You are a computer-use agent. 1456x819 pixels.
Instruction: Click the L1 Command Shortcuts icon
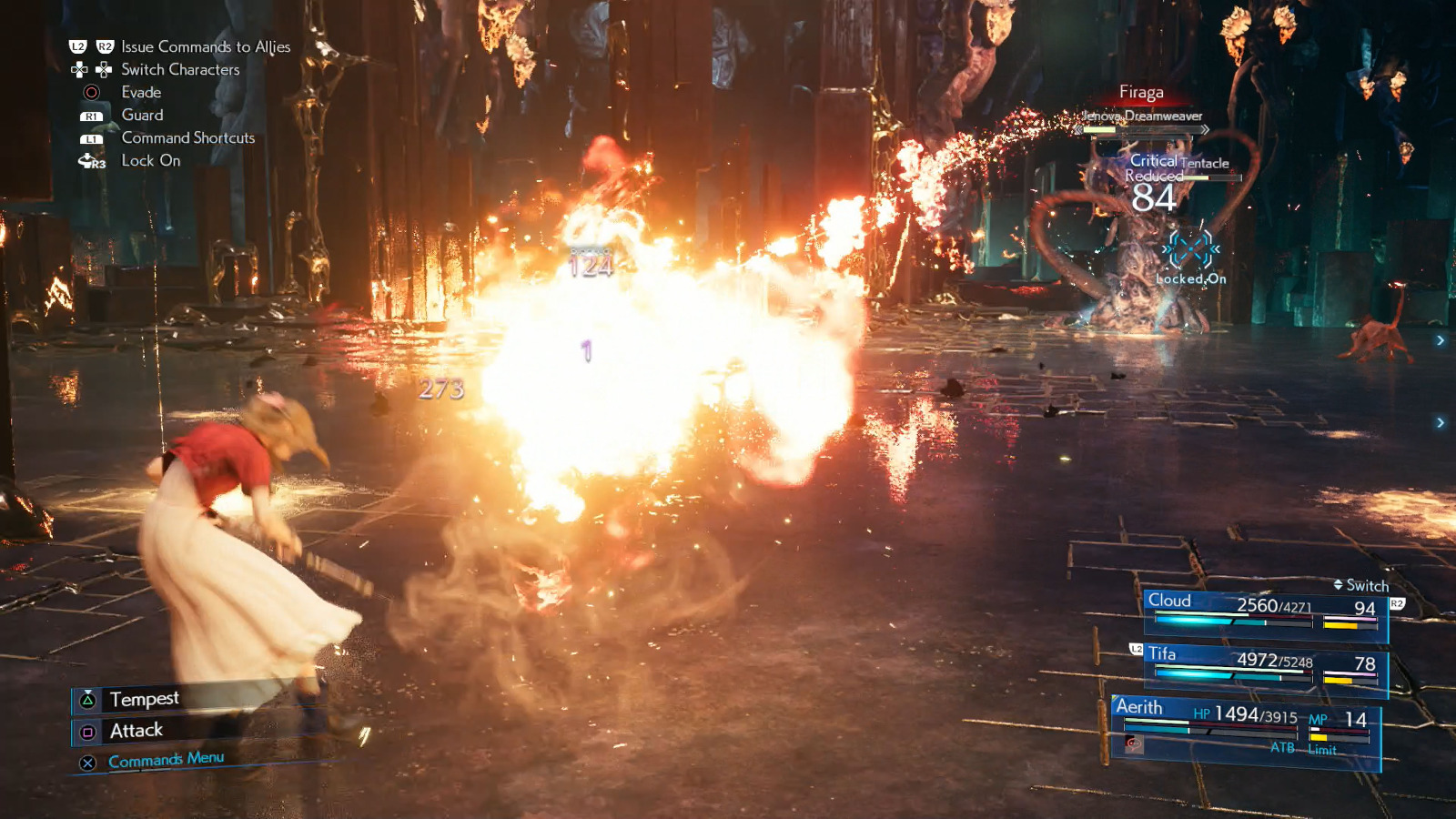91,137
